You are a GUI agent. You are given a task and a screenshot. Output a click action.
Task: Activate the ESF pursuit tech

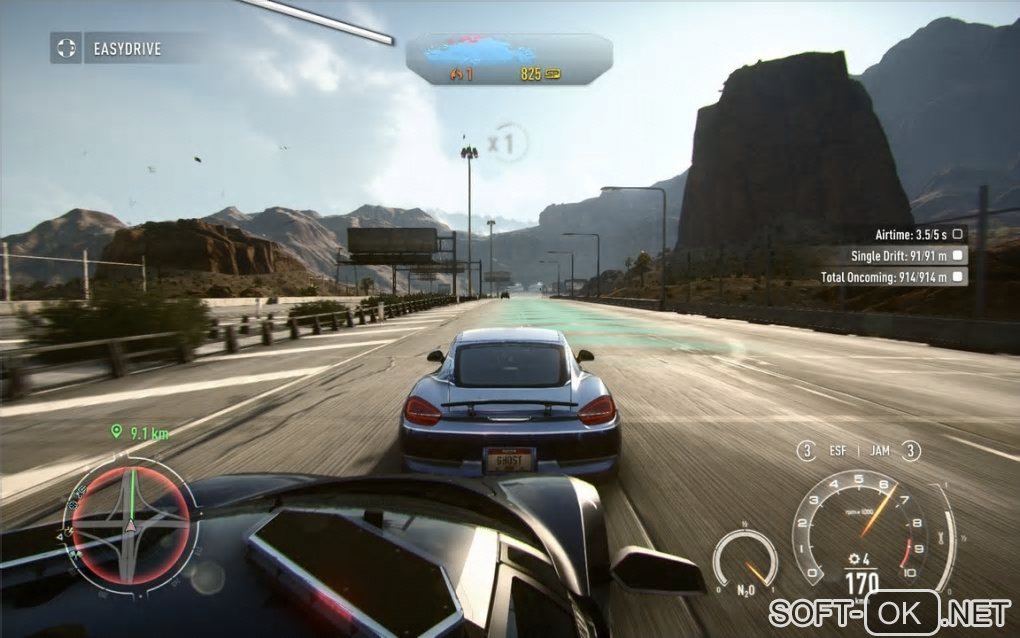pyautogui.click(x=837, y=451)
